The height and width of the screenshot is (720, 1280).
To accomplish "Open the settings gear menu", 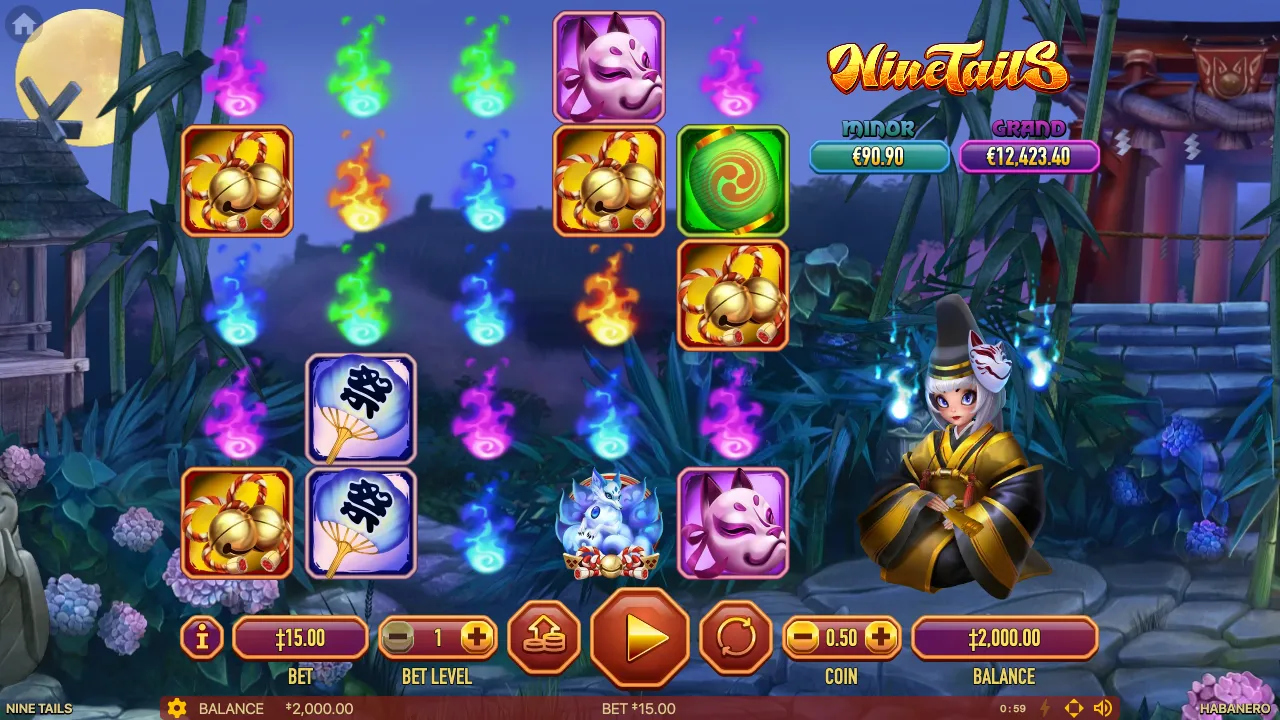I will tap(177, 709).
